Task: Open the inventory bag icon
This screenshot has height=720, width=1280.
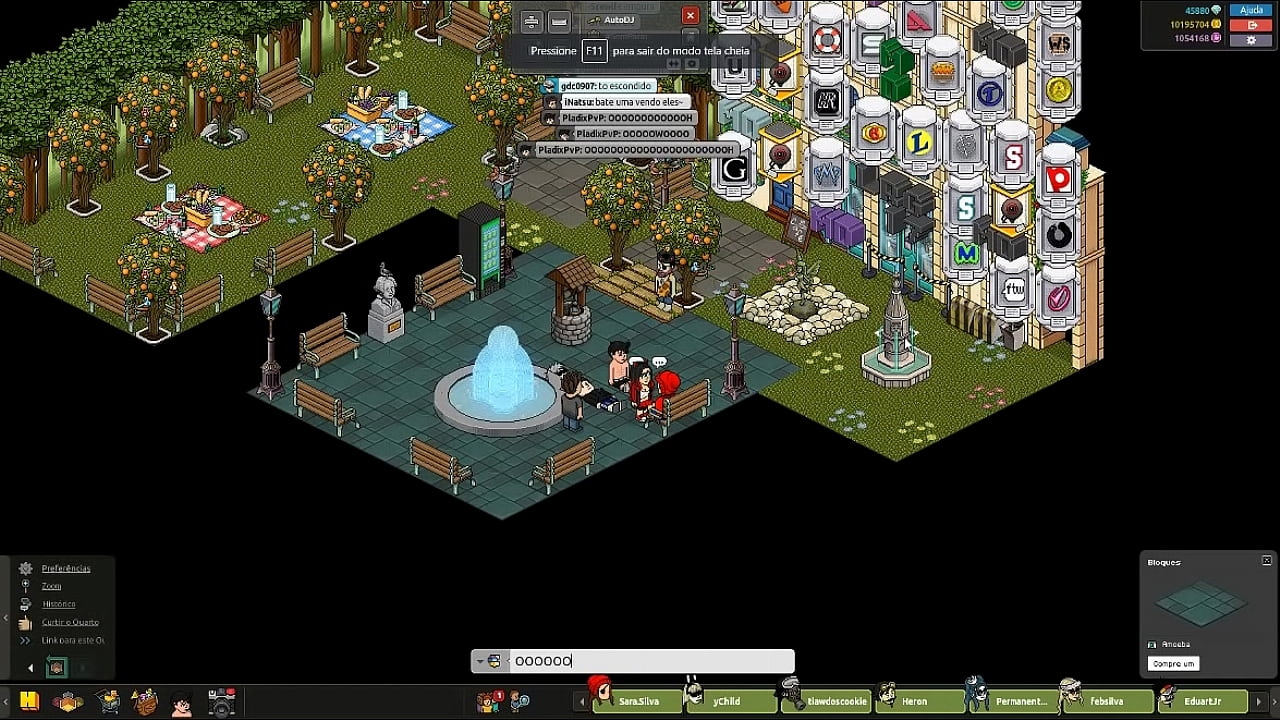Action: (x=145, y=702)
